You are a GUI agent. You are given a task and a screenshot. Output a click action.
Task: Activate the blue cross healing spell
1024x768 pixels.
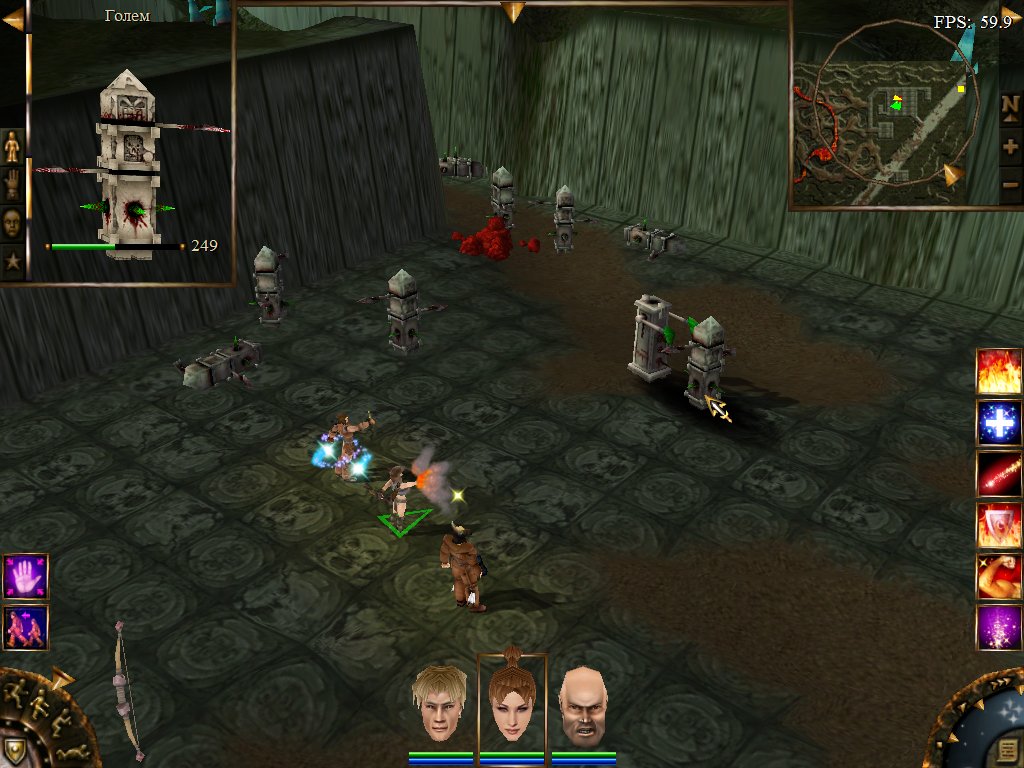pos(999,423)
